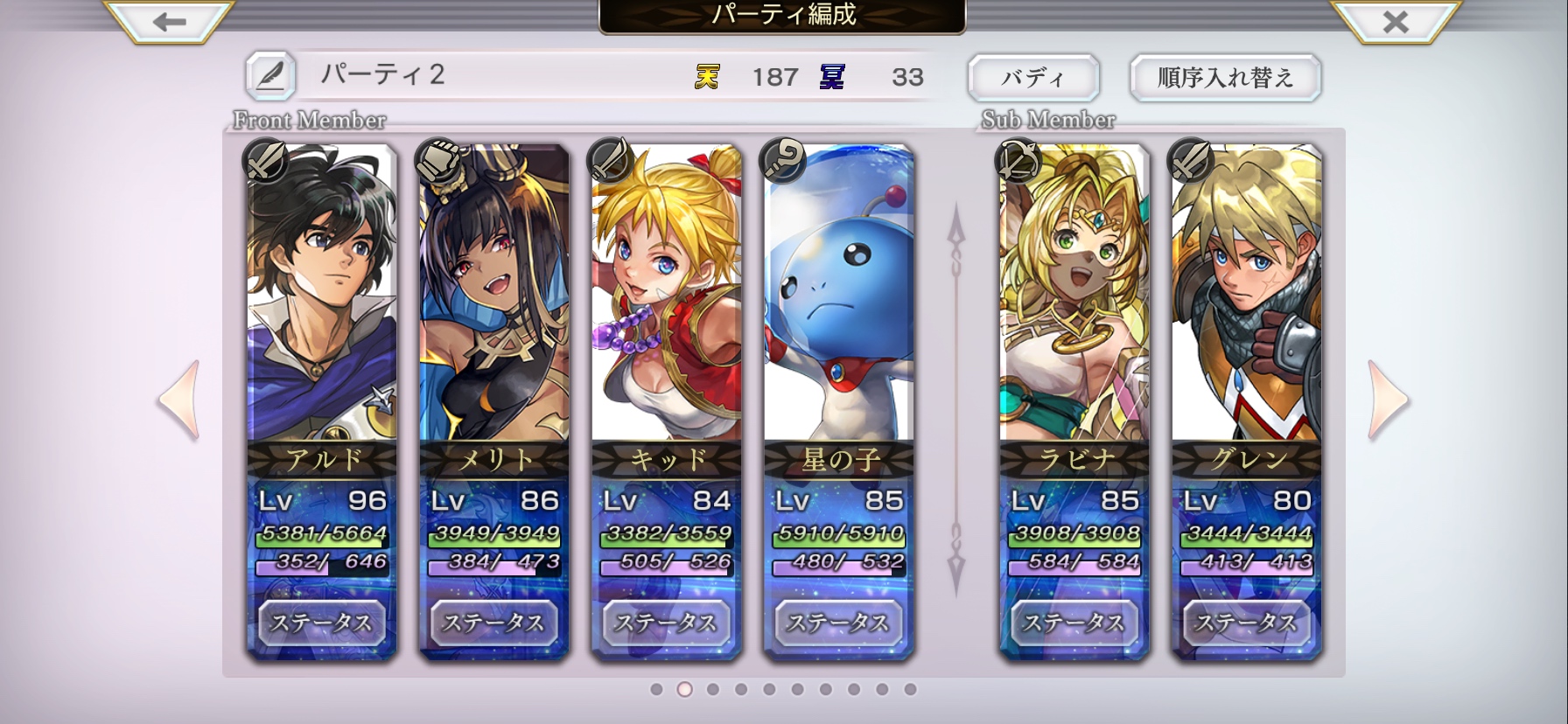The image size is (1568, 724).
Task: Switch to next party with right arrow
Action: point(1388,400)
